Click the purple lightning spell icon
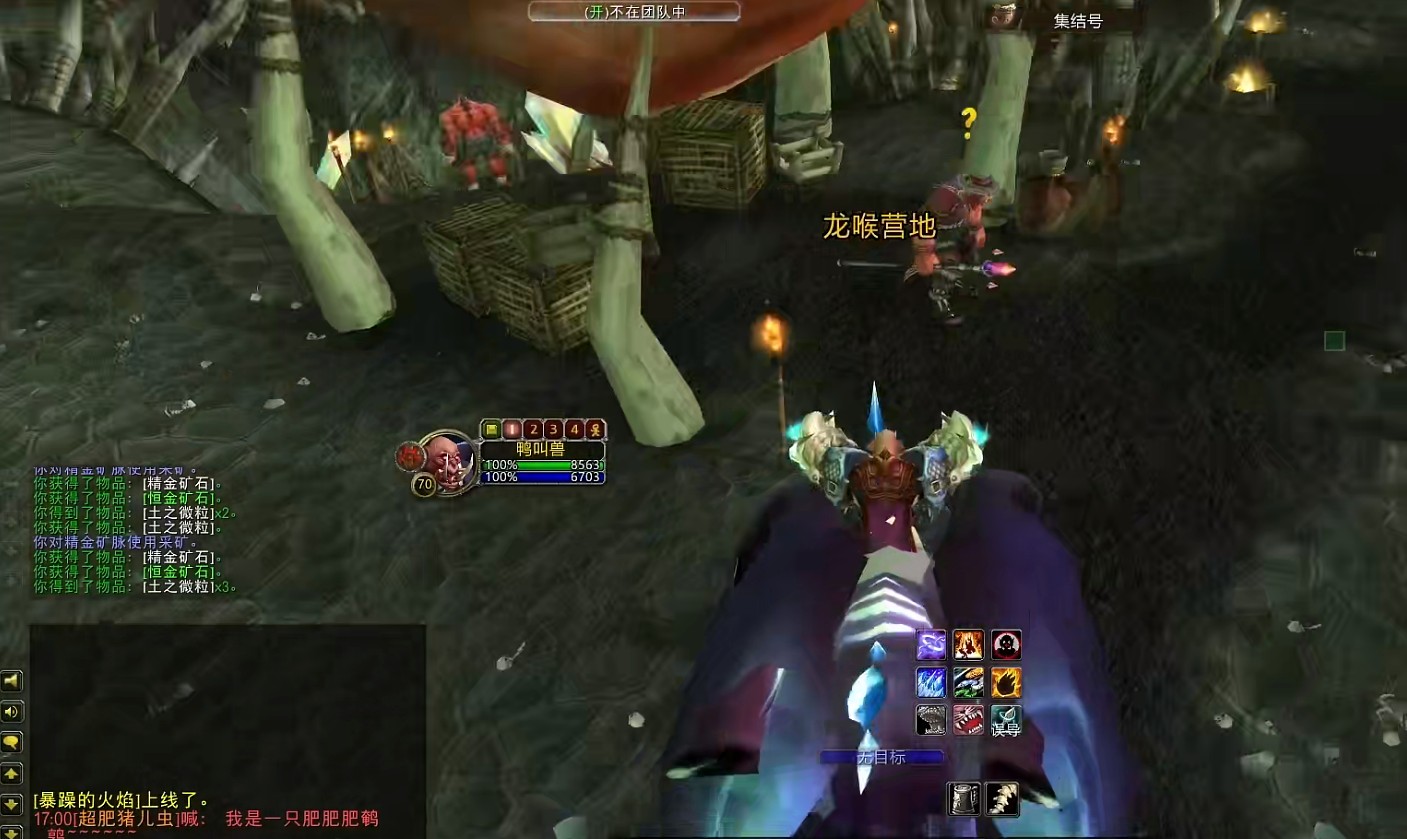 (930, 645)
